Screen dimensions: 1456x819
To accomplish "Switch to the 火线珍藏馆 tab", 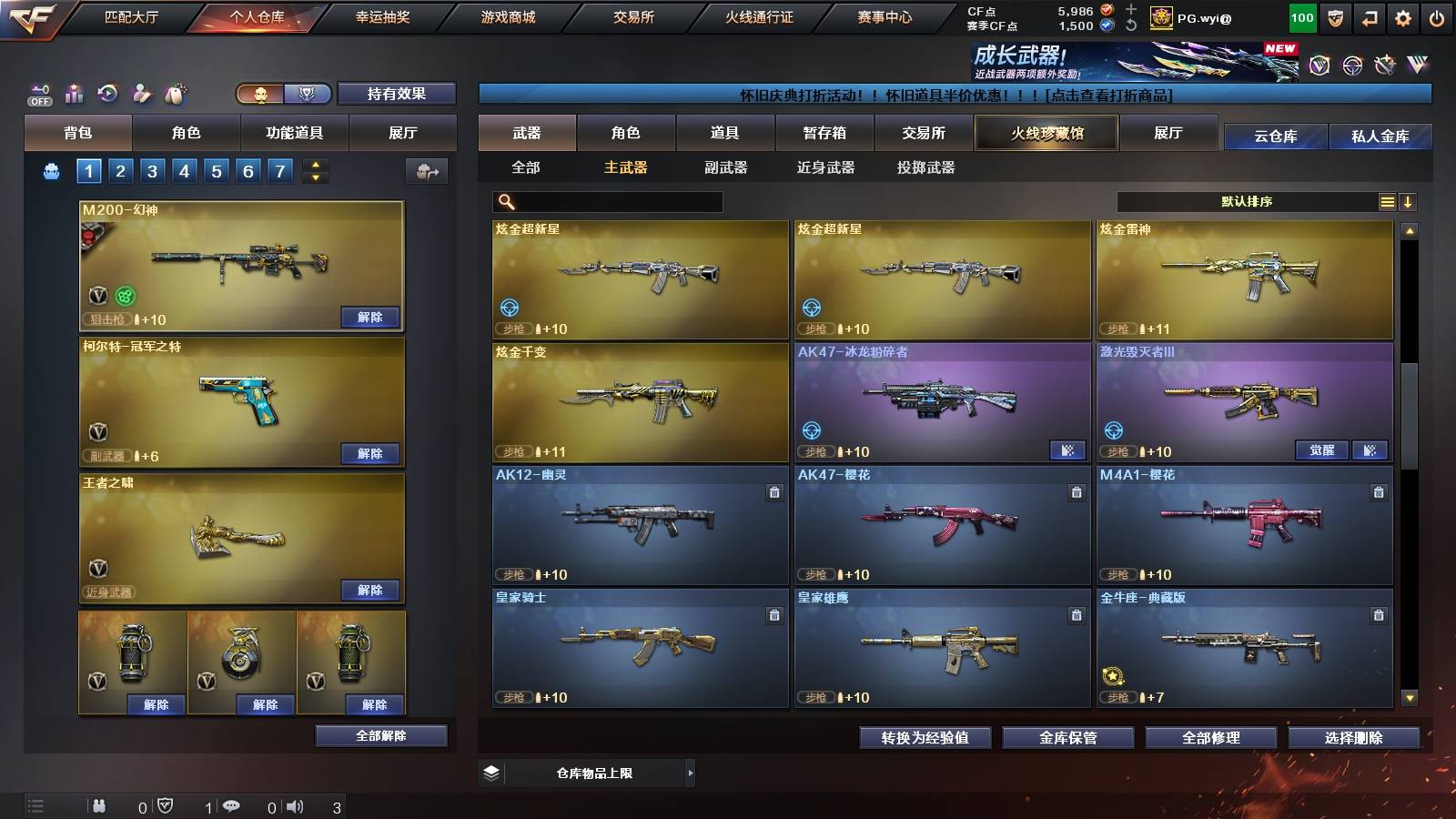I will click(x=1046, y=133).
